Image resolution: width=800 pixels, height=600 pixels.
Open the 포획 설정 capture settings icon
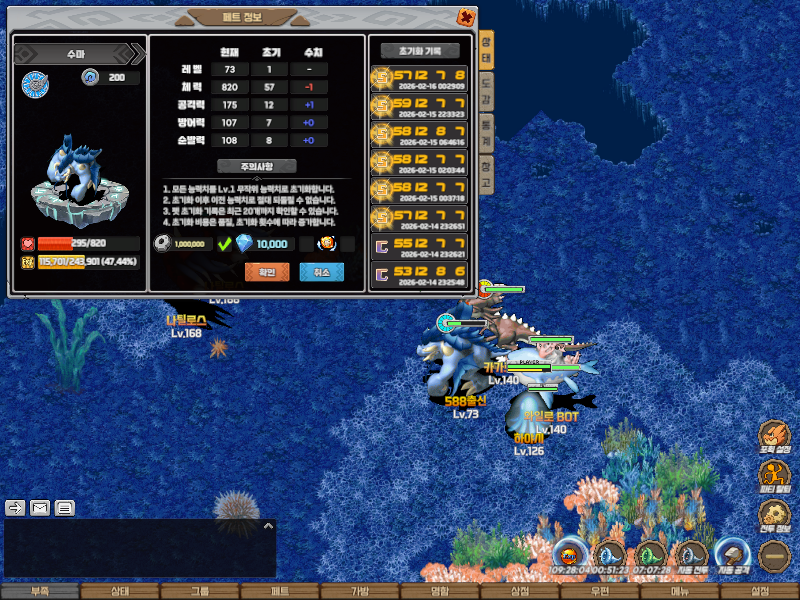click(x=774, y=436)
